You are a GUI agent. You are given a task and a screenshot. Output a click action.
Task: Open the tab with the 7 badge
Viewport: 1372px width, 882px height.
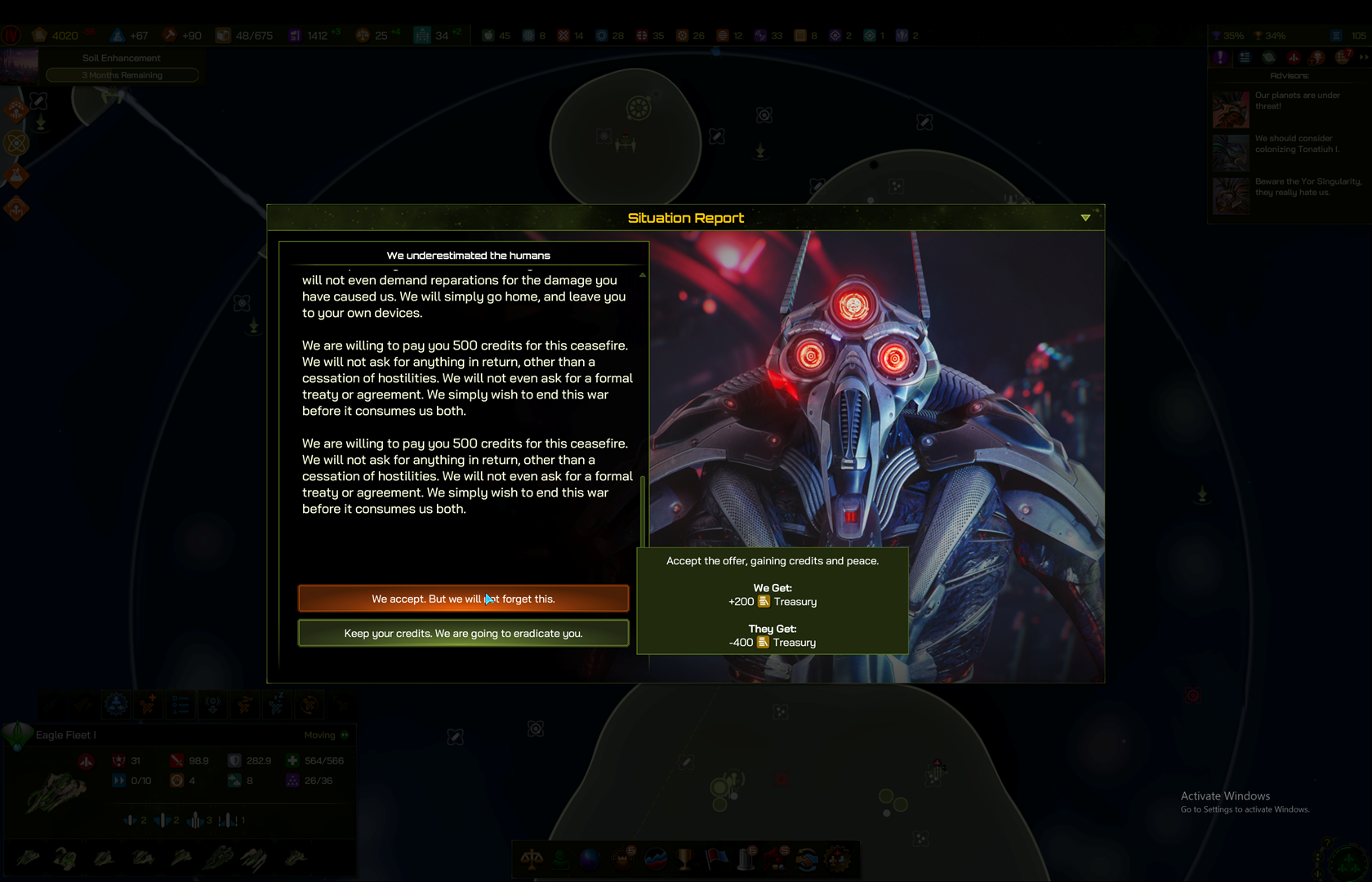(1343, 57)
